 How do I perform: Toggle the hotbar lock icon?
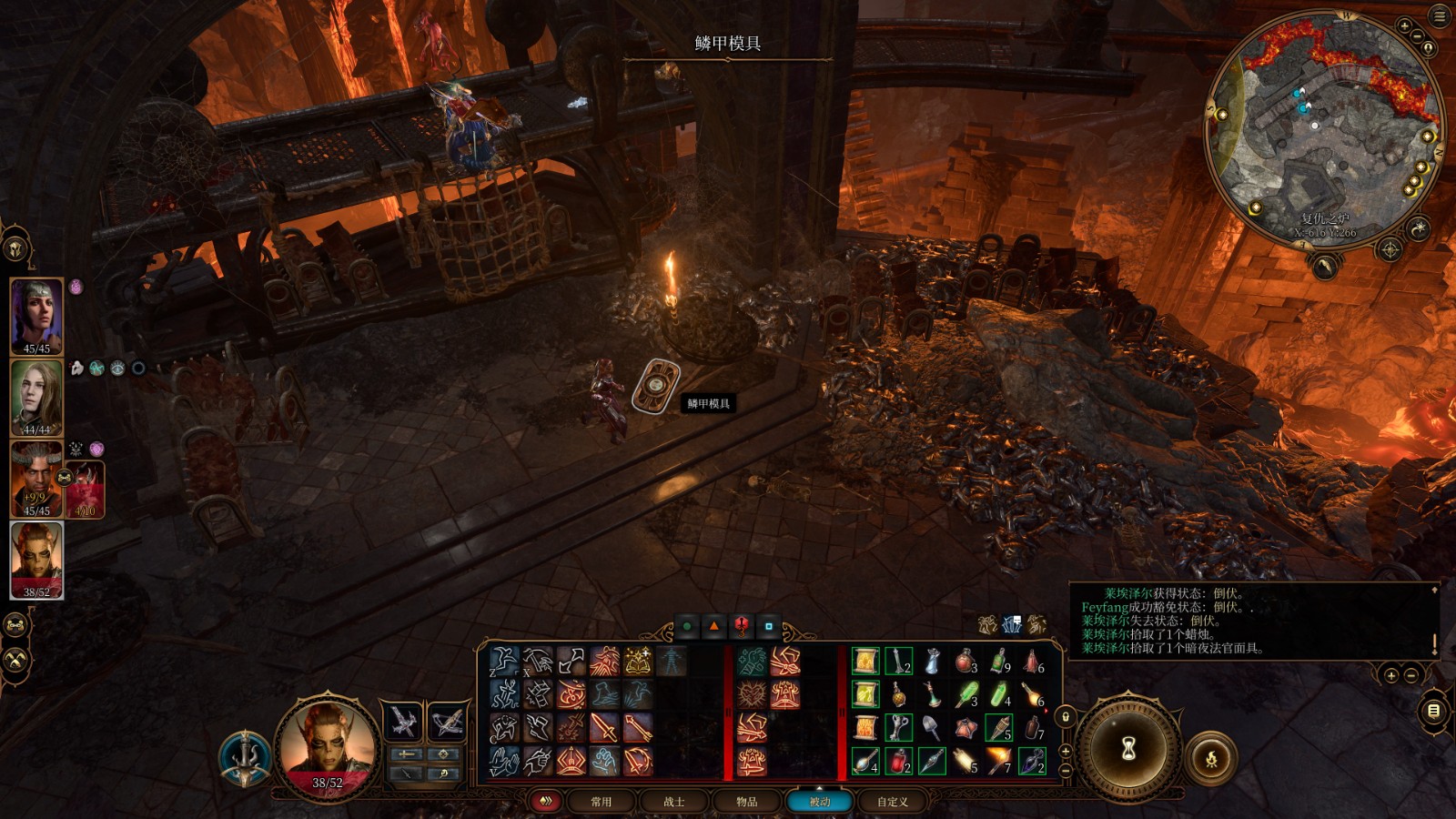pyautogui.click(x=1066, y=716)
